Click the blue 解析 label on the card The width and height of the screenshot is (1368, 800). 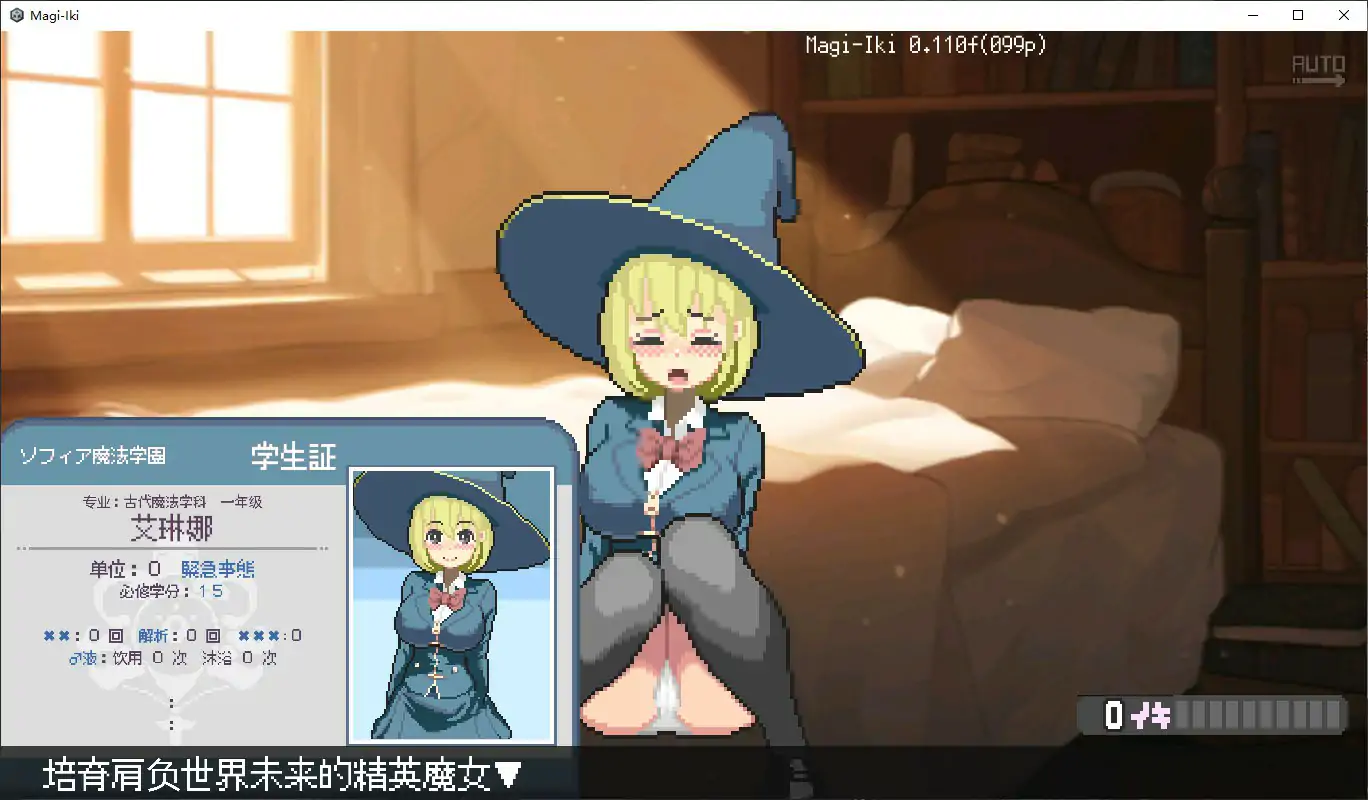click(x=152, y=635)
